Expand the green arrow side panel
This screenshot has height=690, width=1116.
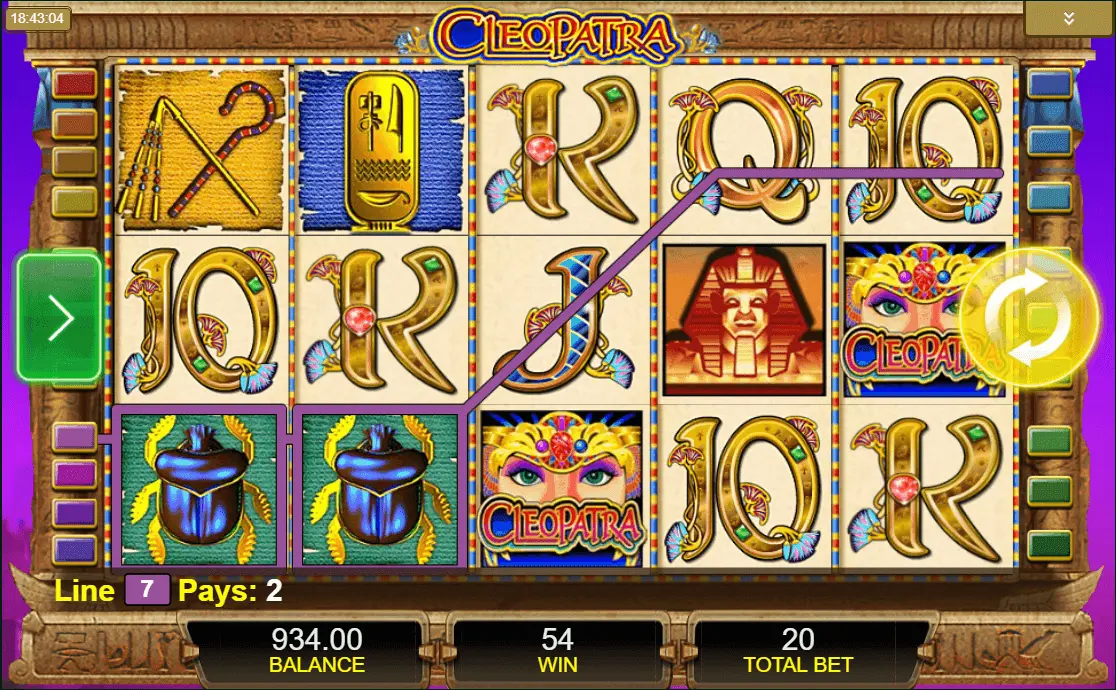click(60, 319)
